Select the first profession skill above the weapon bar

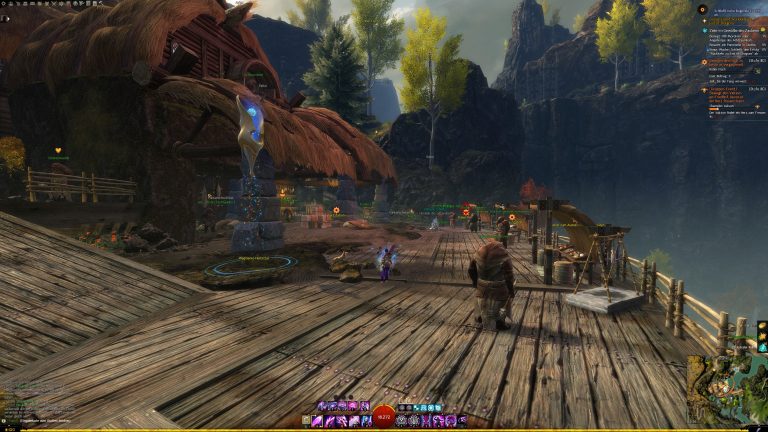pos(322,406)
